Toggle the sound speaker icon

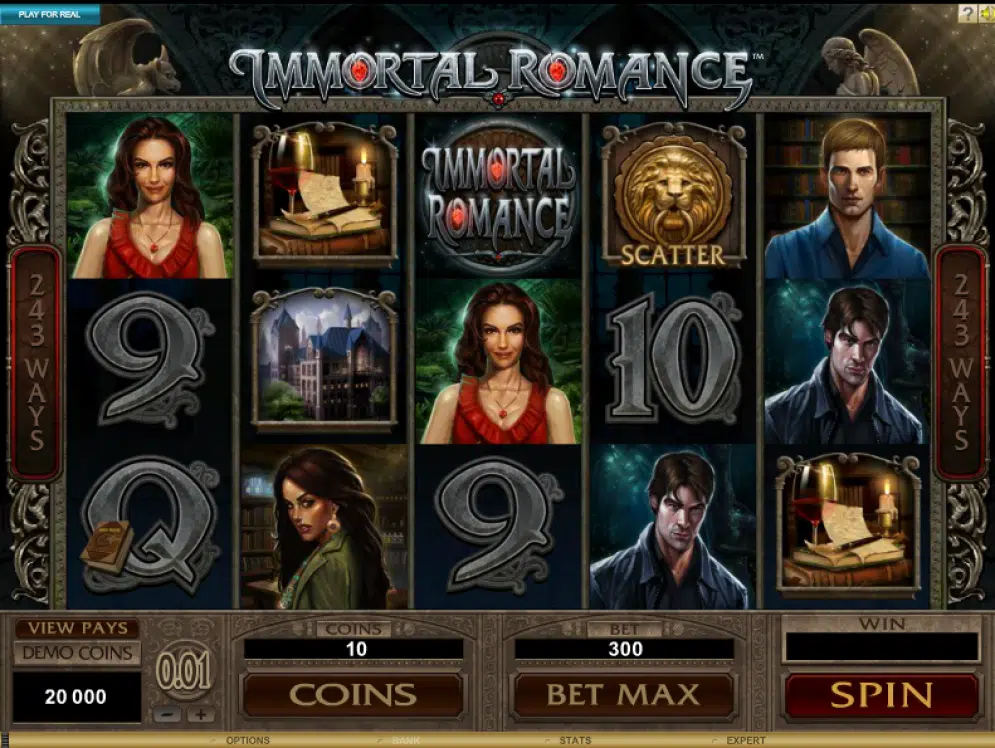(985, 13)
